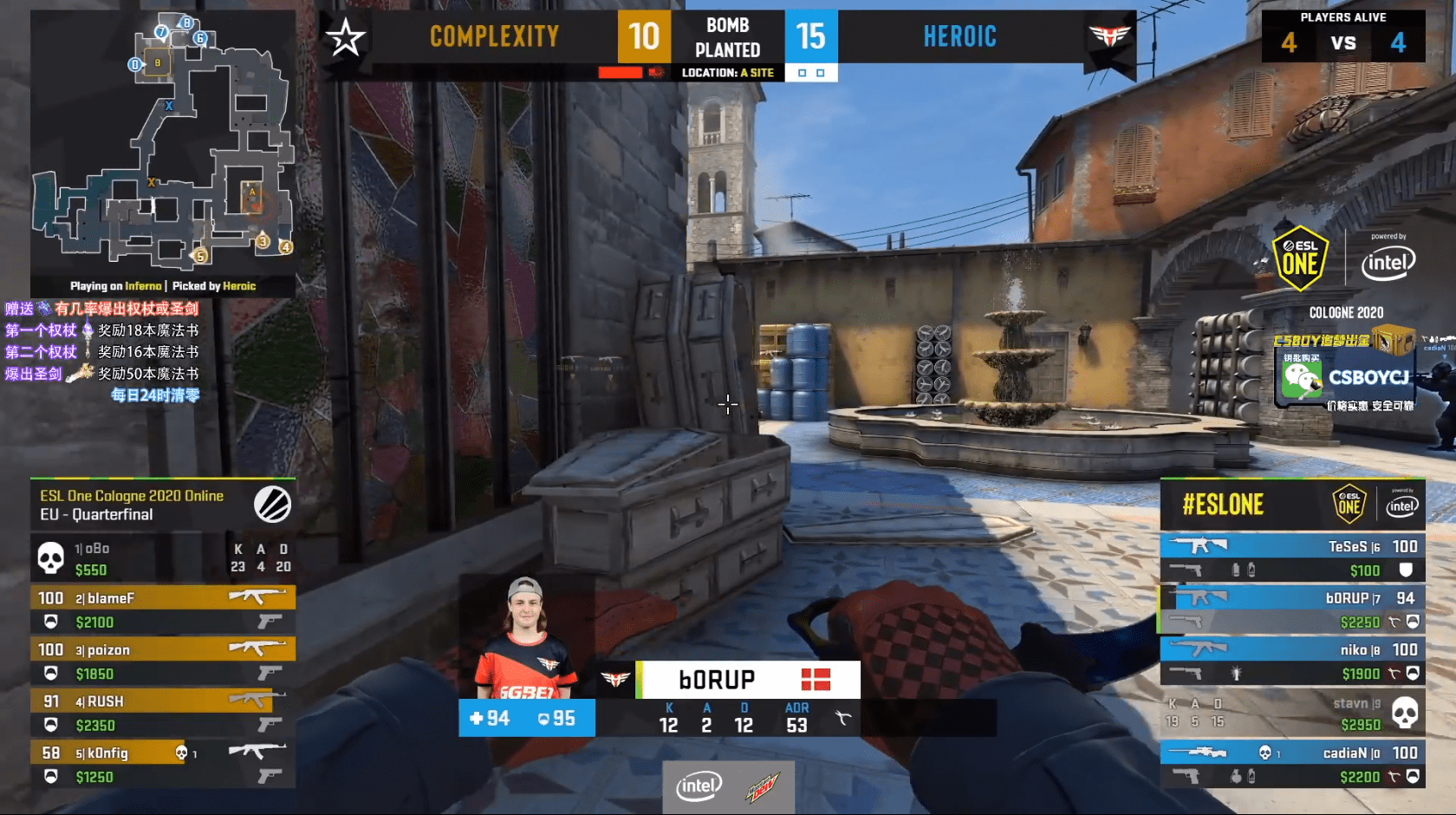Click the Heroic team logo beside HEROIC
This screenshot has height=815, width=1456.
1112,36
